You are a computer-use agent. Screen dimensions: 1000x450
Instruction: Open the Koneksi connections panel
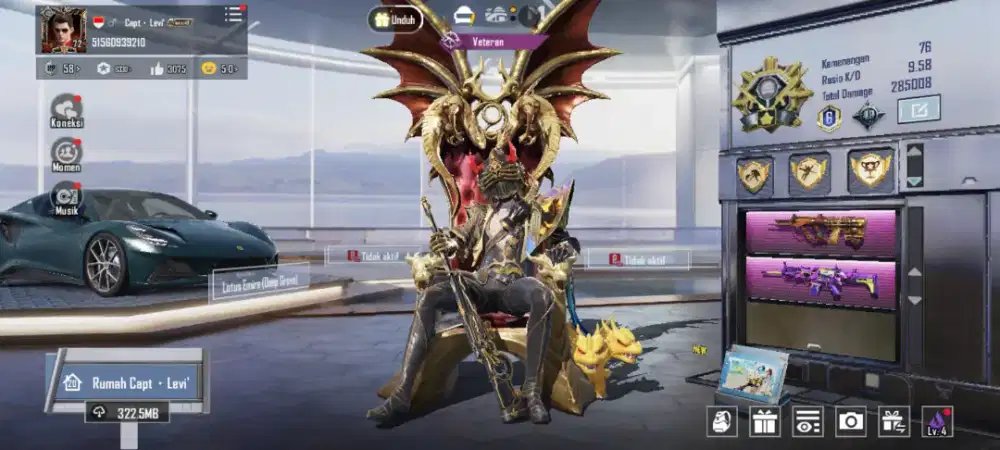tap(67, 108)
